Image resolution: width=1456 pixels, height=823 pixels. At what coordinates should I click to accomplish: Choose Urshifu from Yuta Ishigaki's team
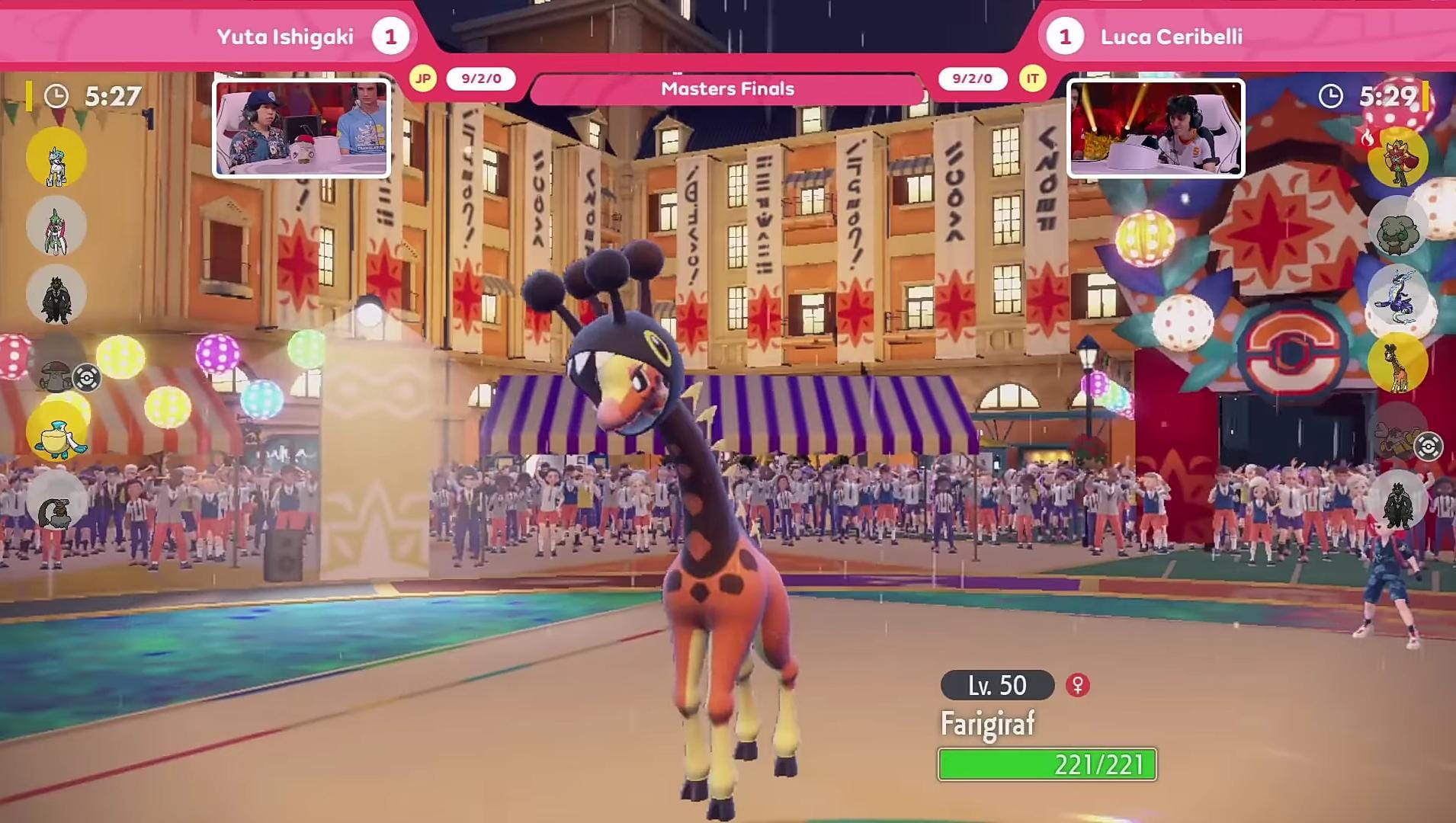[x=56, y=295]
